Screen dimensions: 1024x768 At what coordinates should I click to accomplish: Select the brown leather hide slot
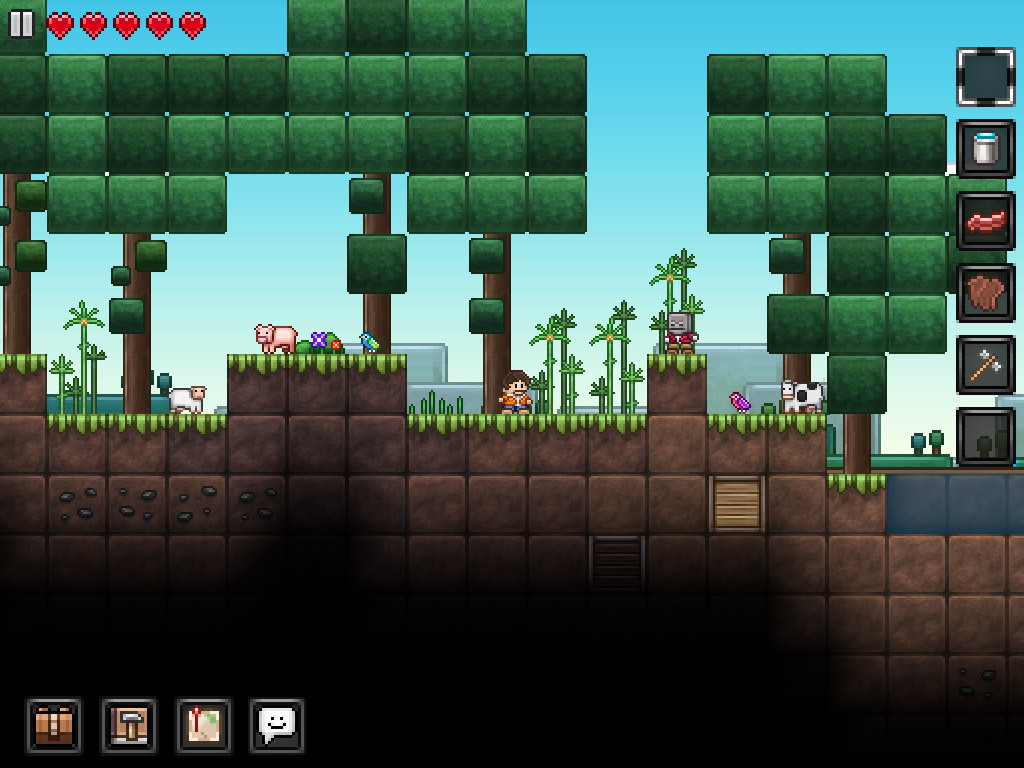pos(985,293)
